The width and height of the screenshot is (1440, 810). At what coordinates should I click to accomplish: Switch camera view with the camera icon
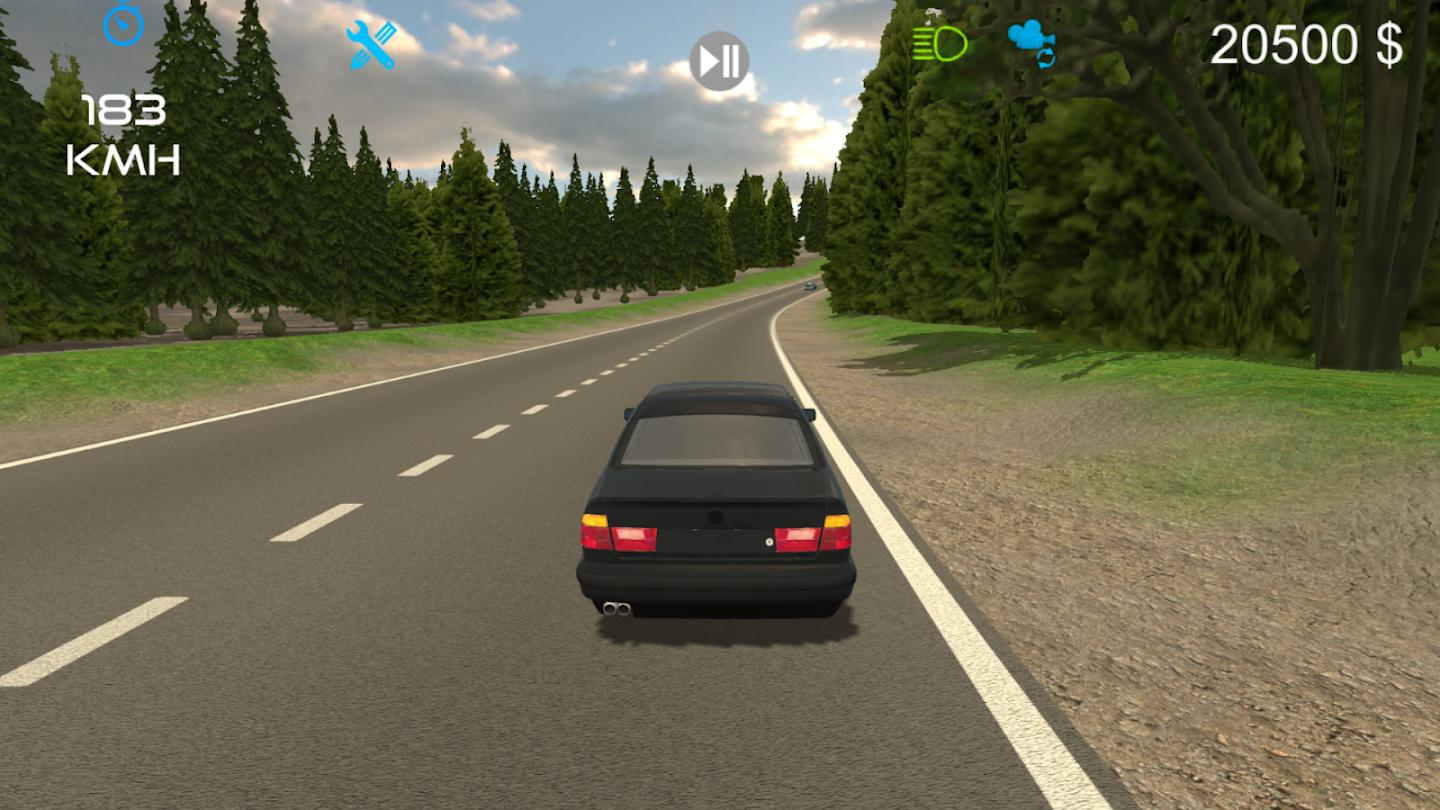pos(1032,43)
